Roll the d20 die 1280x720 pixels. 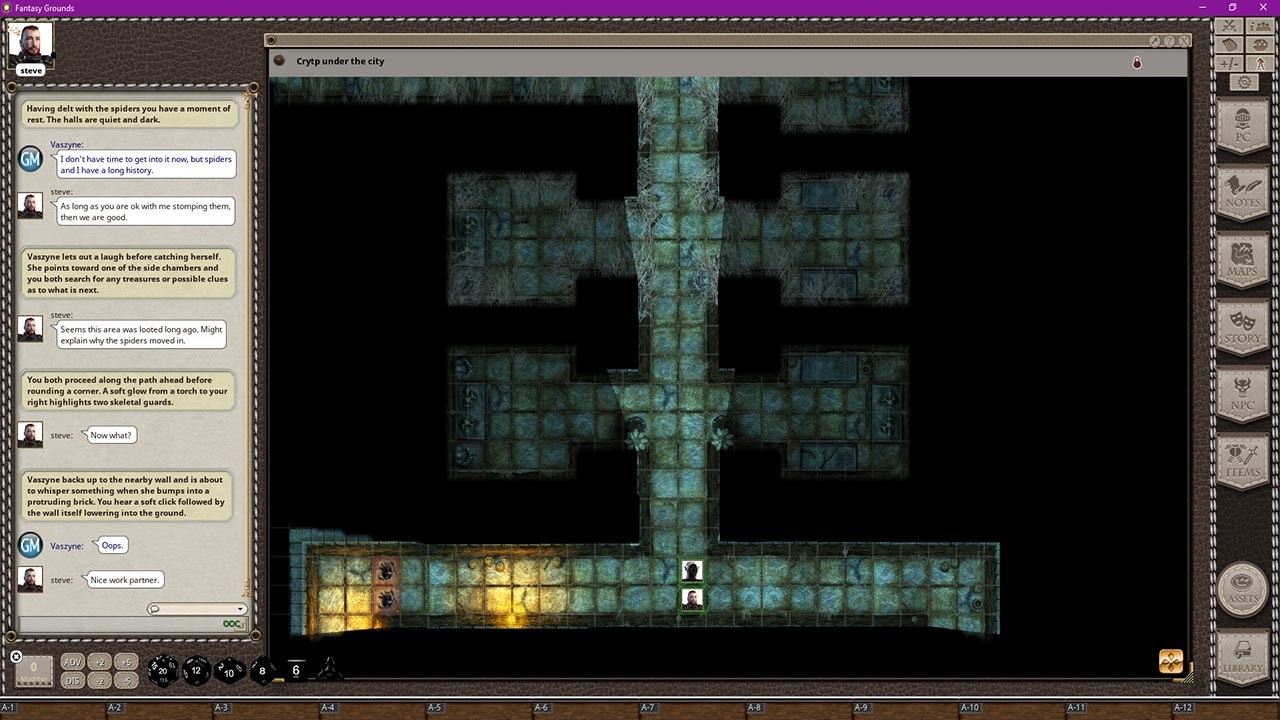point(161,670)
